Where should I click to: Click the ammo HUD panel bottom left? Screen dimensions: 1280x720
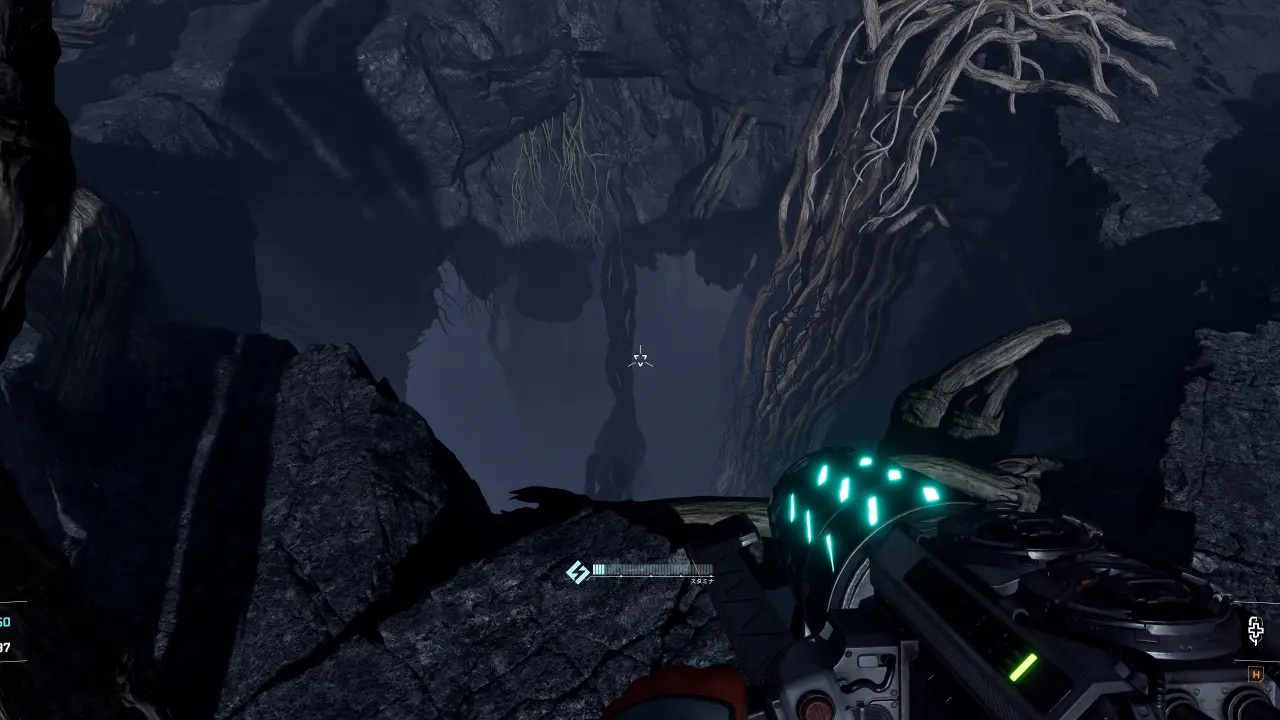[10, 632]
